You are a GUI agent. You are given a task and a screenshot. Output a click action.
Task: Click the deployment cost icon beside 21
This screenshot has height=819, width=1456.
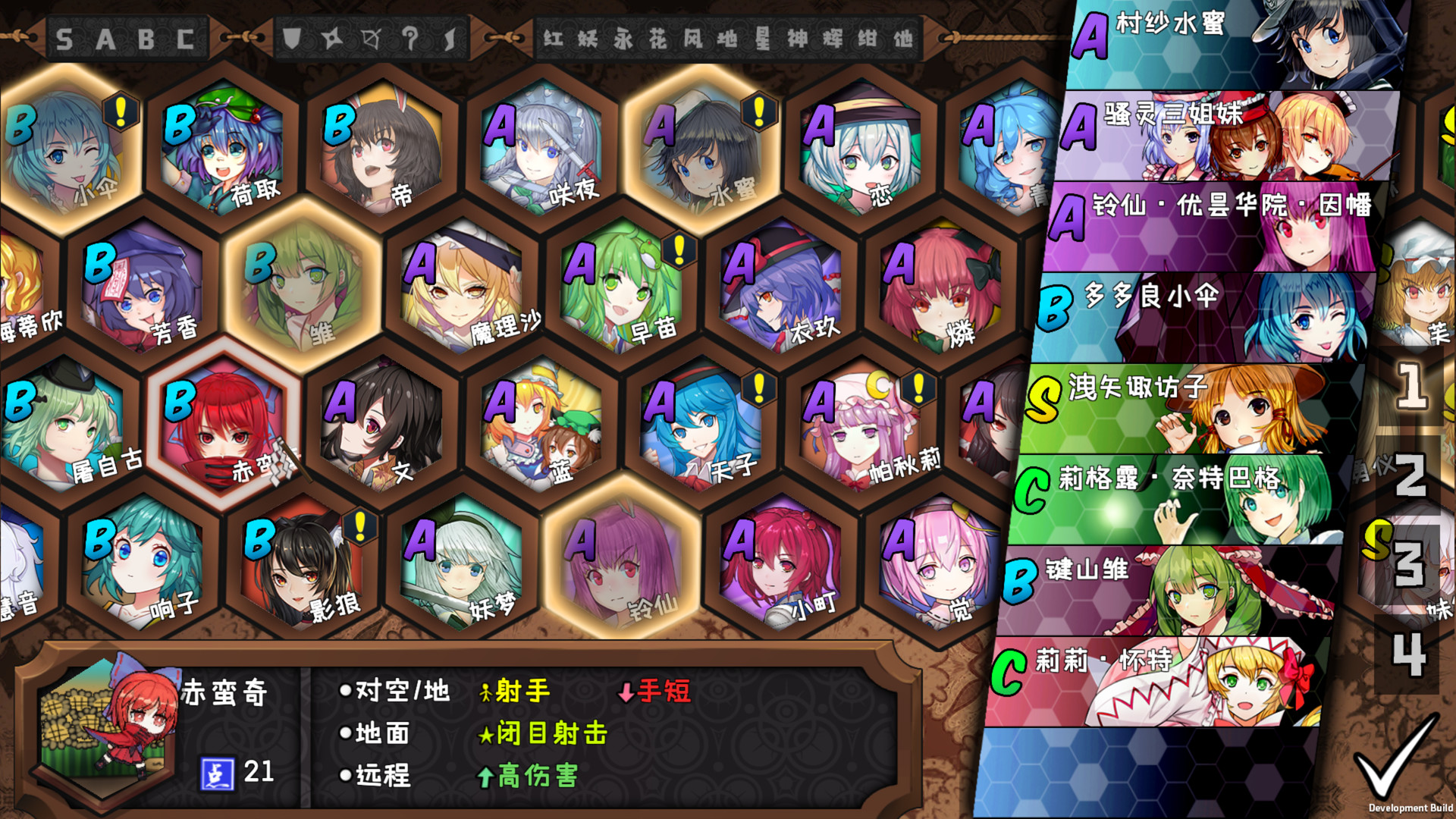pyautogui.click(x=216, y=772)
